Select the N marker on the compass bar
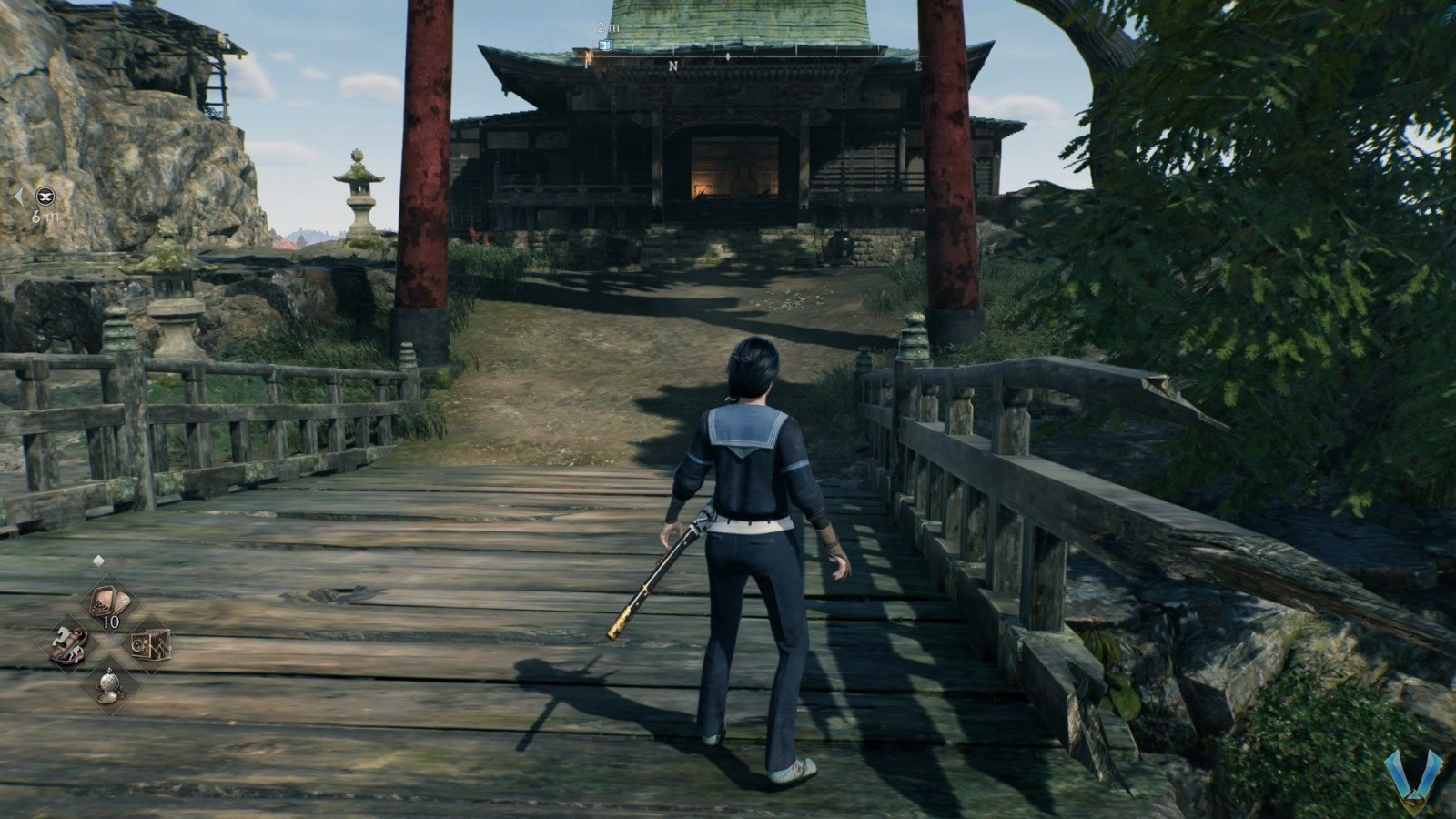Screen dimensions: 1456x819 coord(673,65)
